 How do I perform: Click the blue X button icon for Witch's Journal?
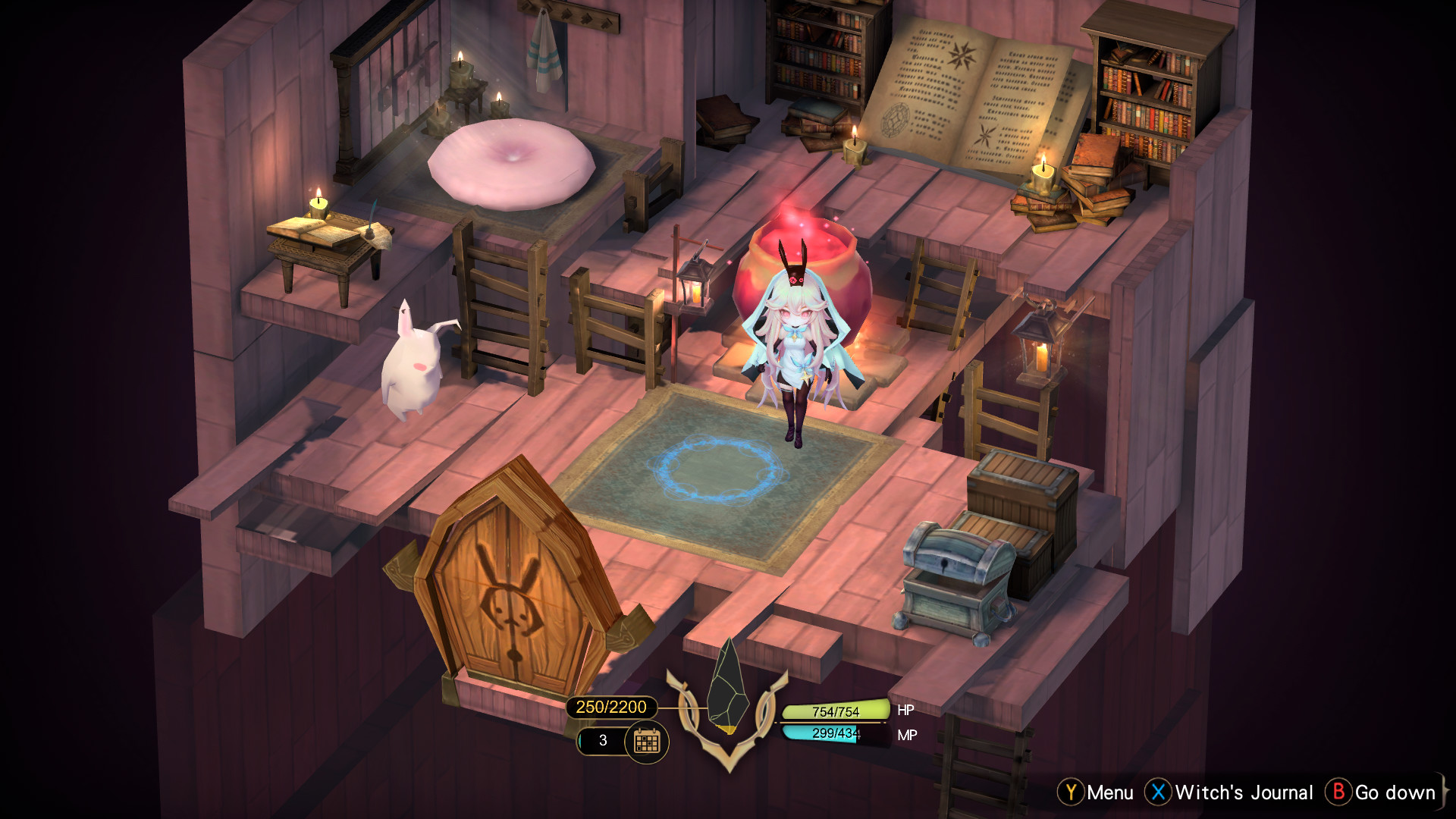[1158, 792]
